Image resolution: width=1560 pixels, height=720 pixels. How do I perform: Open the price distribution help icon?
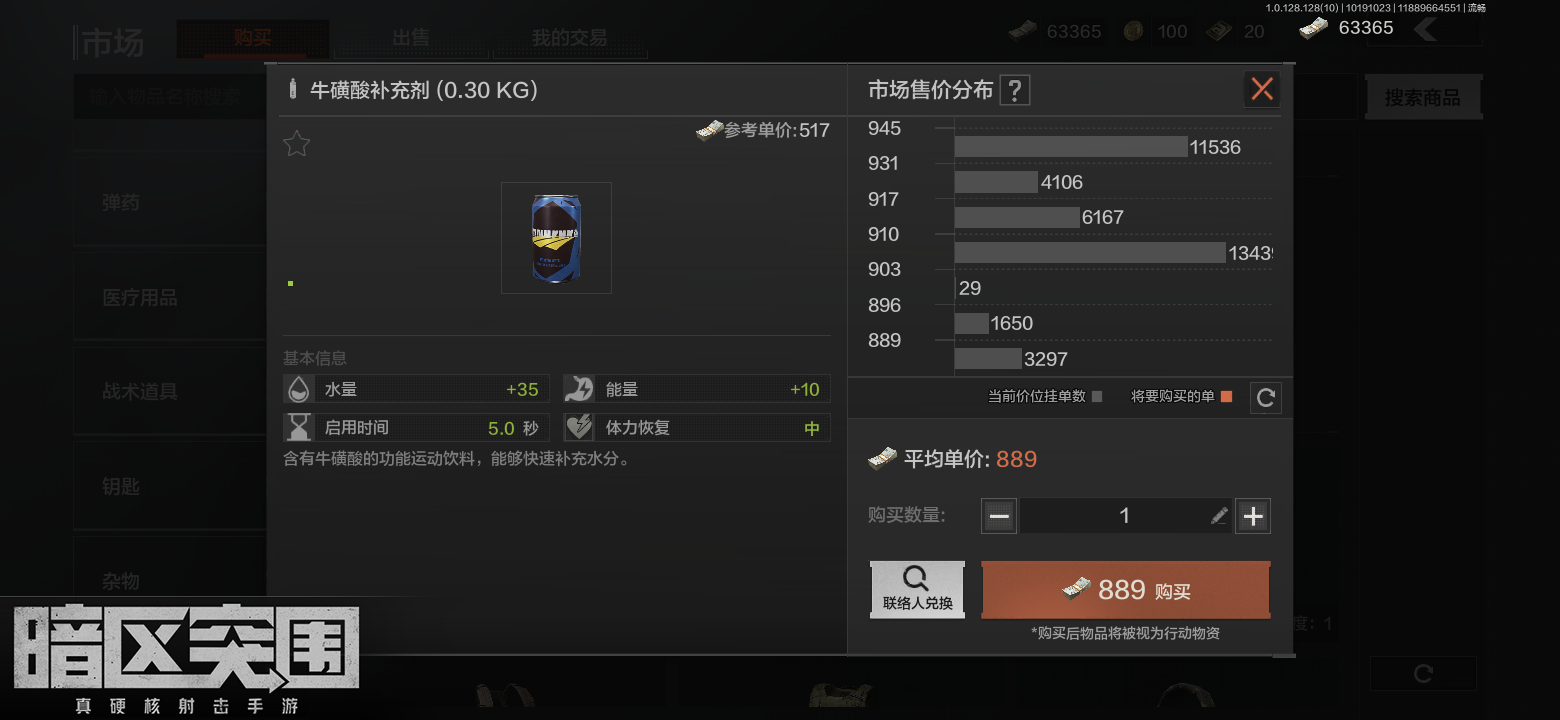pos(1014,89)
